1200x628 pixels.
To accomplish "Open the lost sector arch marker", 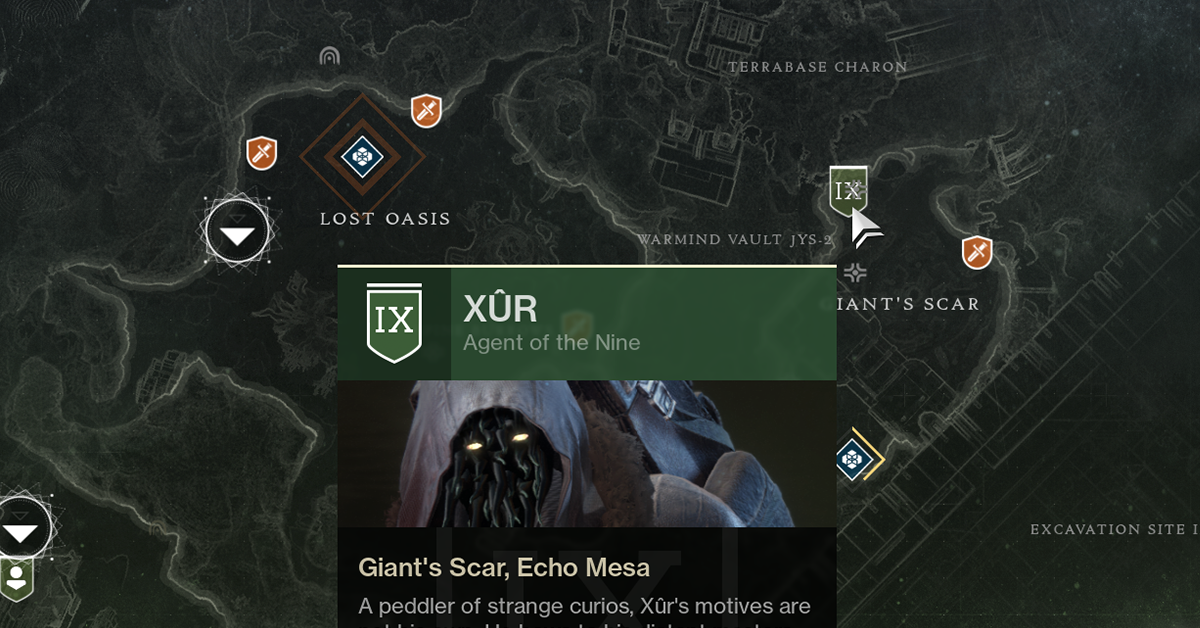I will coord(329,56).
